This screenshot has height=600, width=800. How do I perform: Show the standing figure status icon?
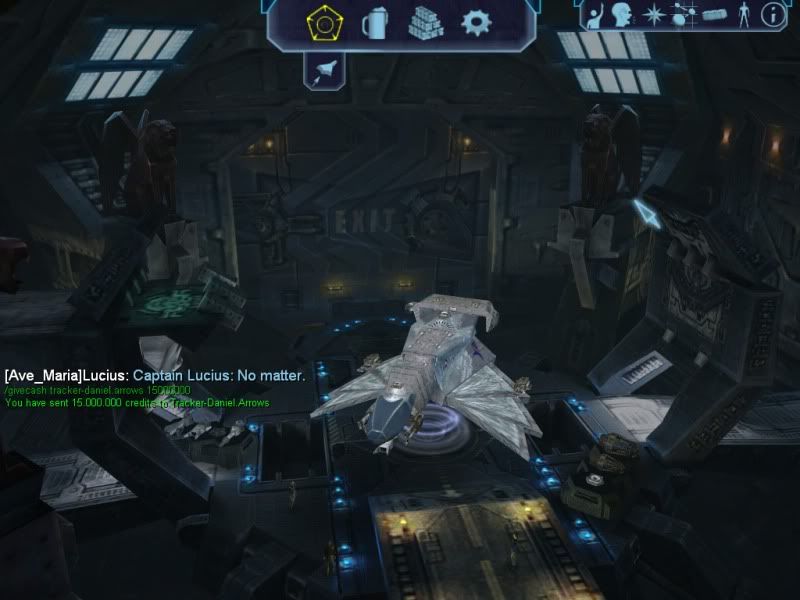(x=742, y=14)
